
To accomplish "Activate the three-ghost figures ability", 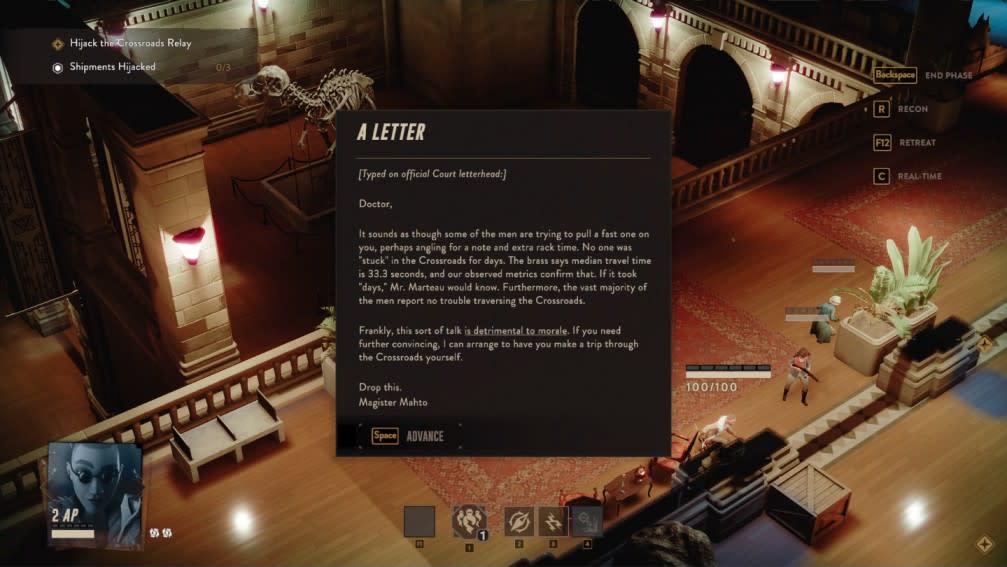I will [x=469, y=521].
